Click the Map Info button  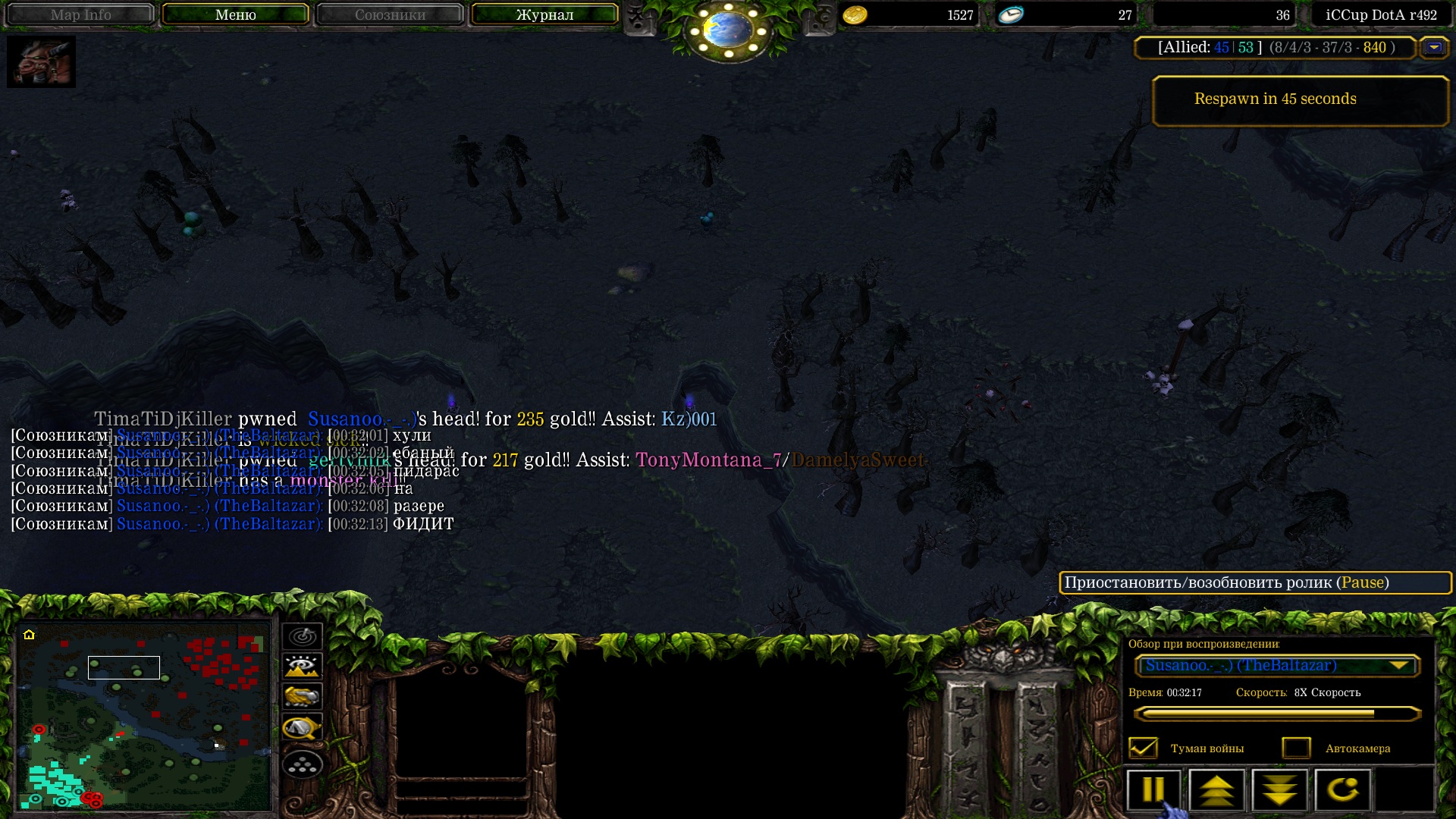tap(80, 14)
